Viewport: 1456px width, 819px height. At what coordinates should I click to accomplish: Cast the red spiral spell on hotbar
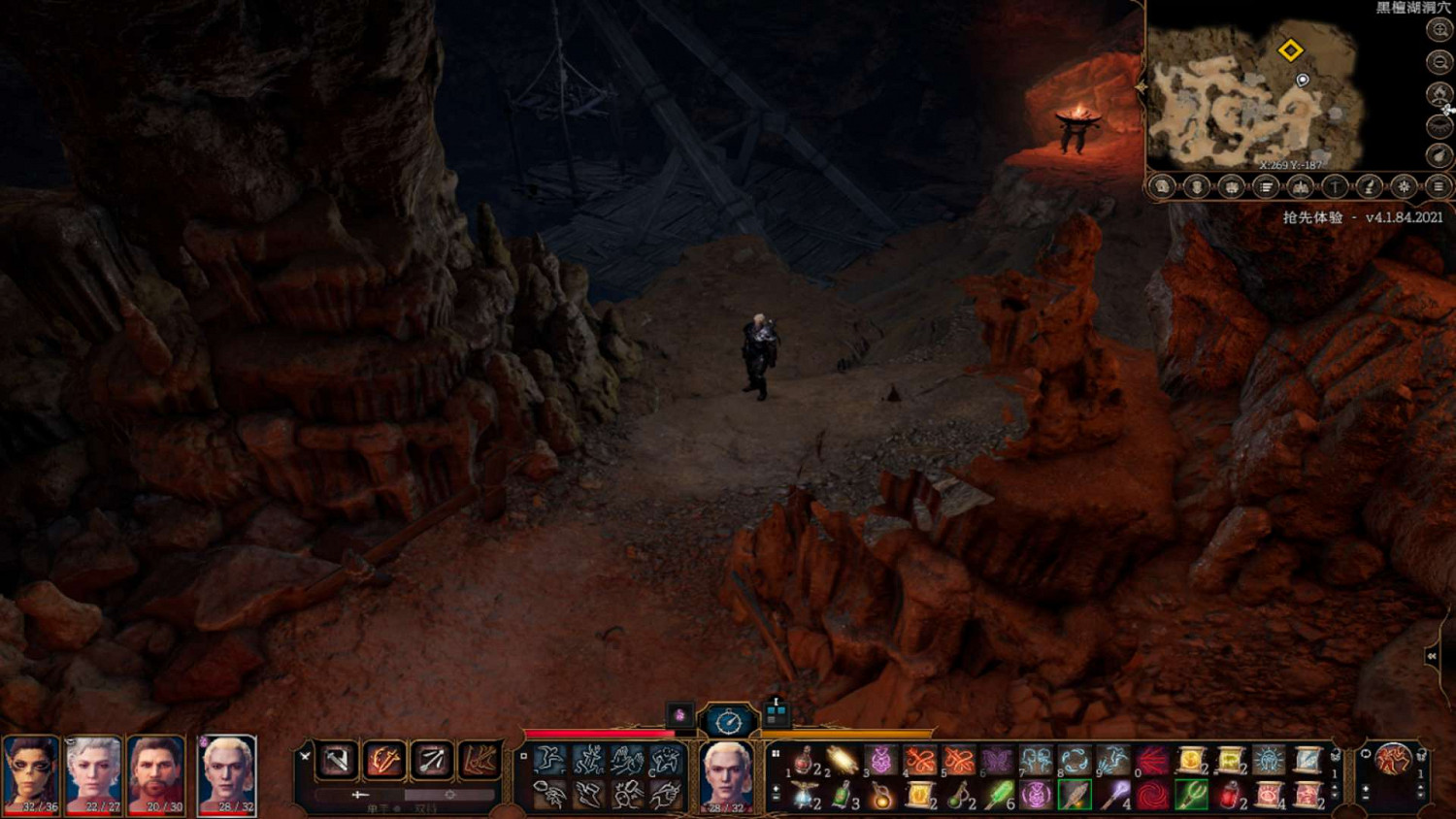pyautogui.click(x=1152, y=797)
